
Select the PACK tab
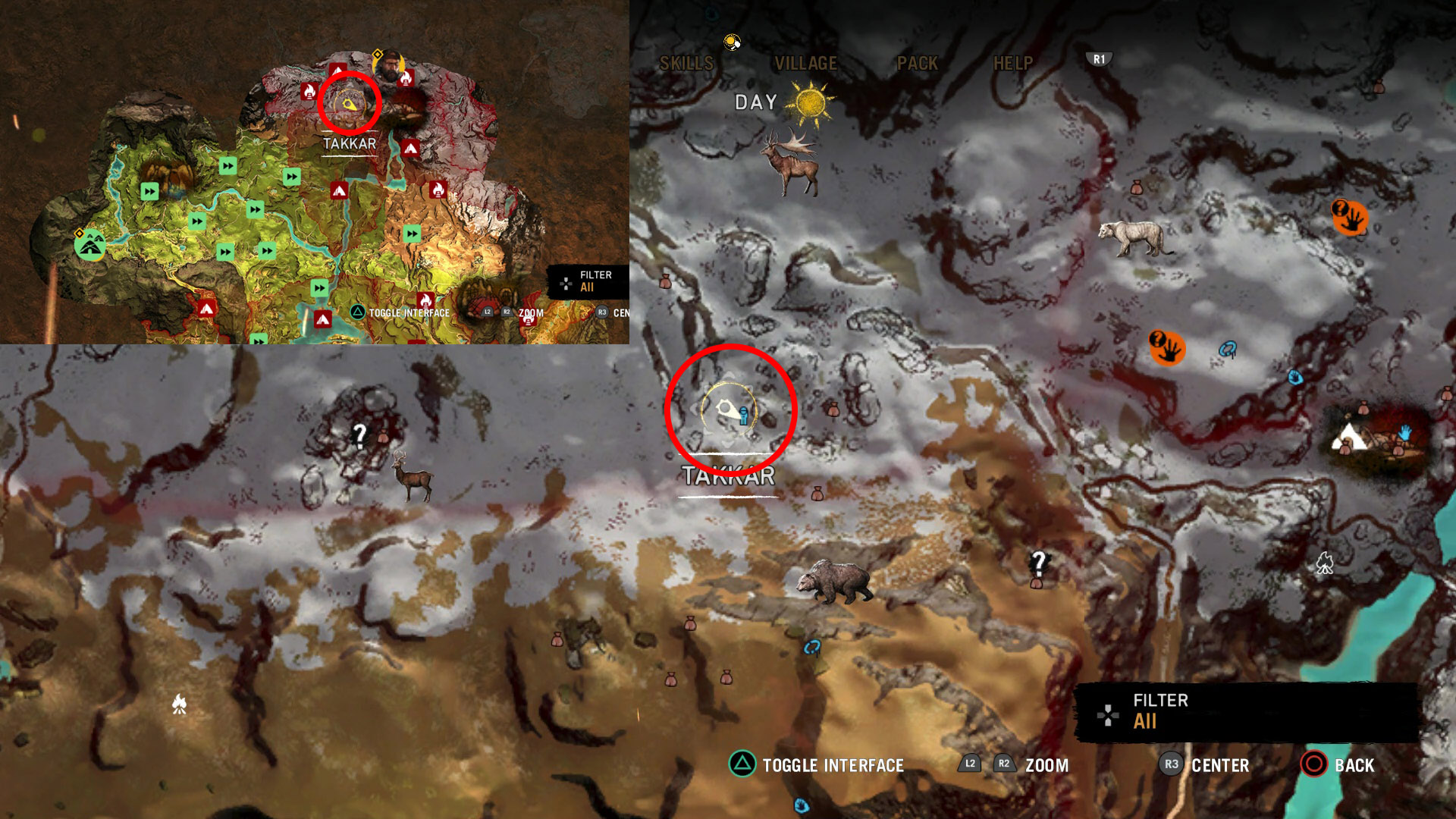[917, 64]
